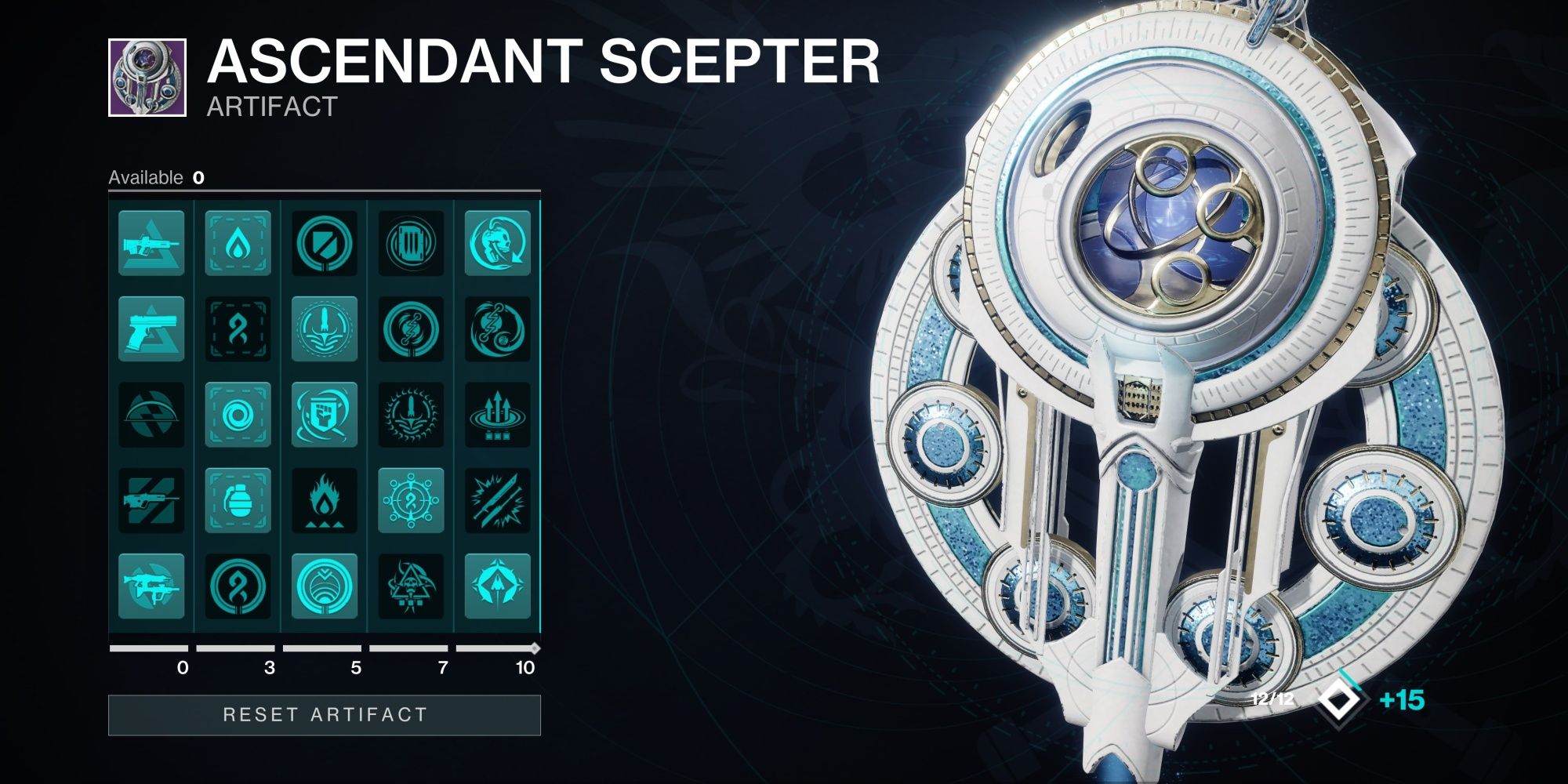Viewport: 1568px width, 784px height.
Task: Click the Ascendant Scepter artifact thumbnail
Action: pyautogui.click(x=146, y=74)
